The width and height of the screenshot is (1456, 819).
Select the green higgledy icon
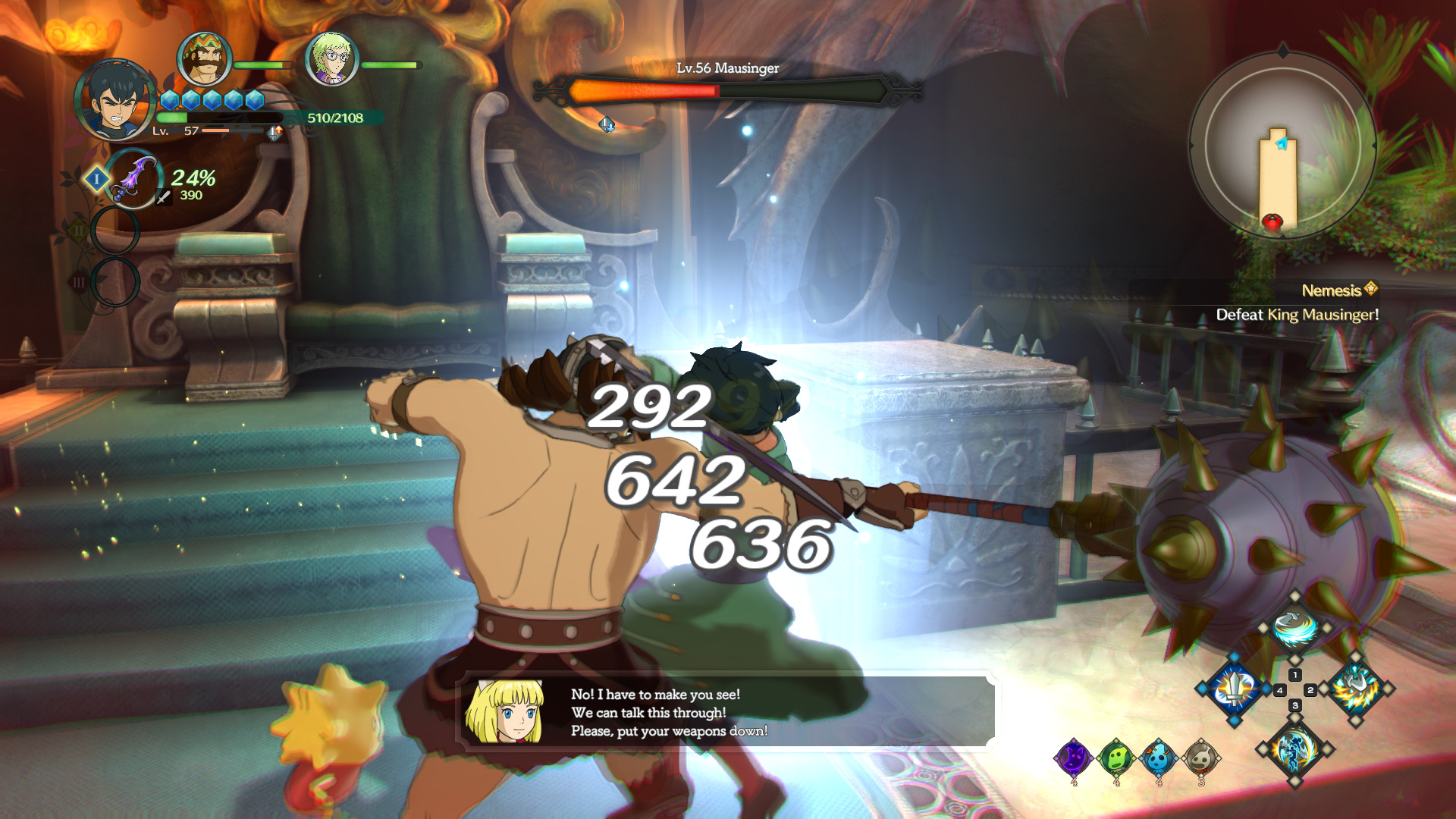pyautogui.click(x=1116, y=757)
